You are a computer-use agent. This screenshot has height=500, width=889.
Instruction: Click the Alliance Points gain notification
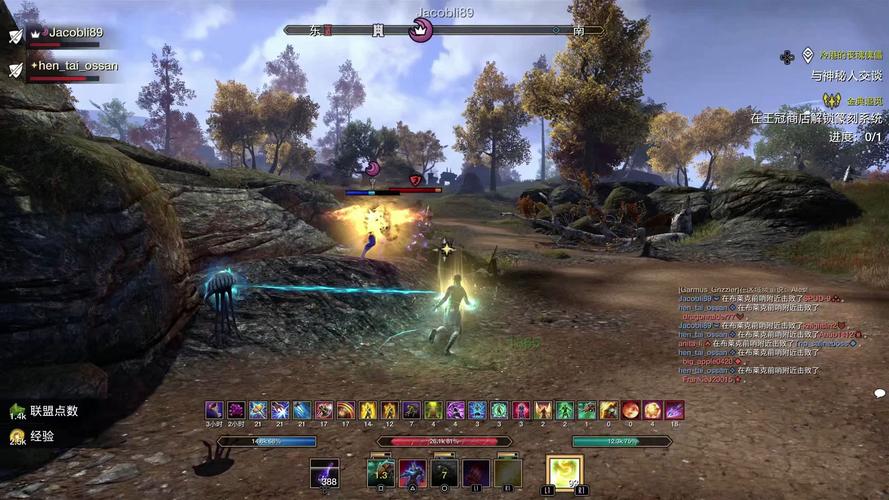tap(45, 411)
